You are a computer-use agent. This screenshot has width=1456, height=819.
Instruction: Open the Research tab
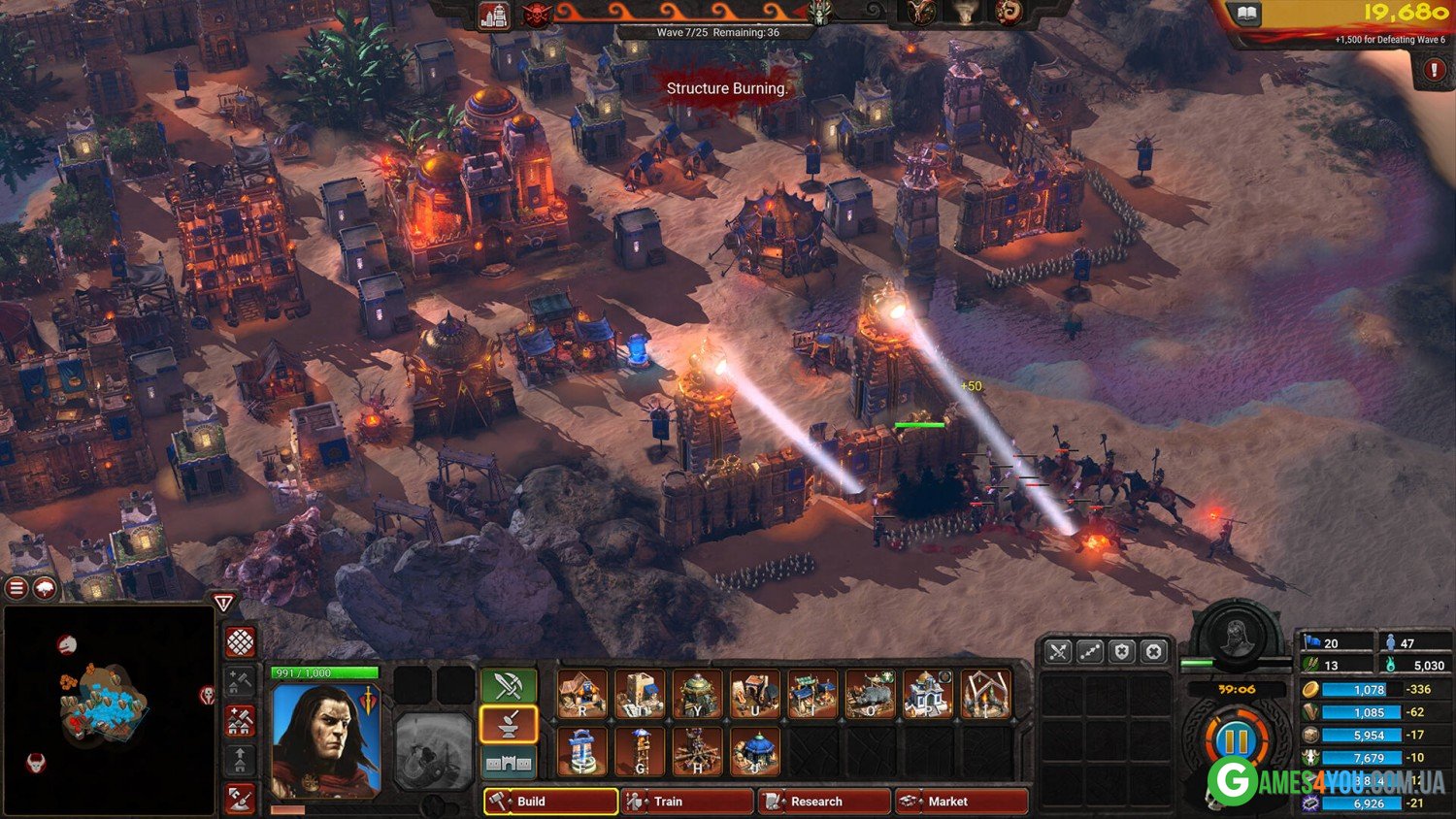(x=824, y=802)
